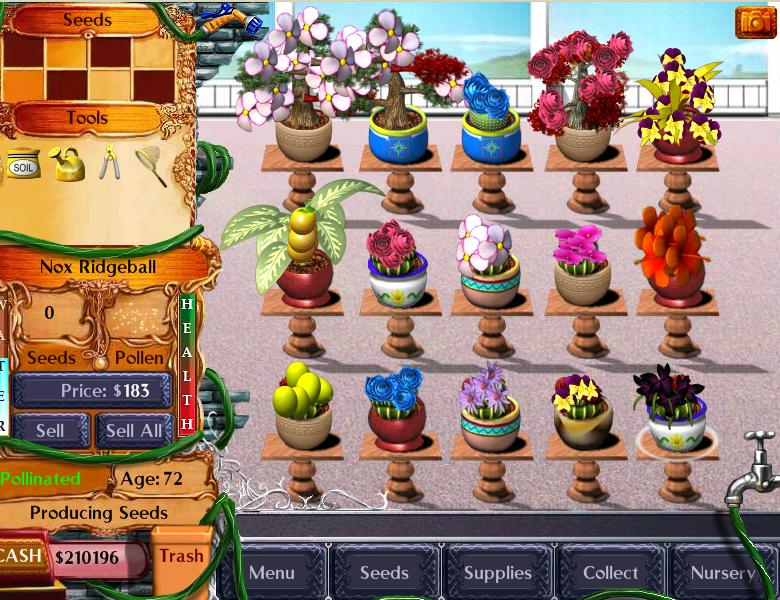Collect pollen with the Pollen button
The width and height of the screenshot is (780, 600).
pyautogui.click(x=139, y=357)
